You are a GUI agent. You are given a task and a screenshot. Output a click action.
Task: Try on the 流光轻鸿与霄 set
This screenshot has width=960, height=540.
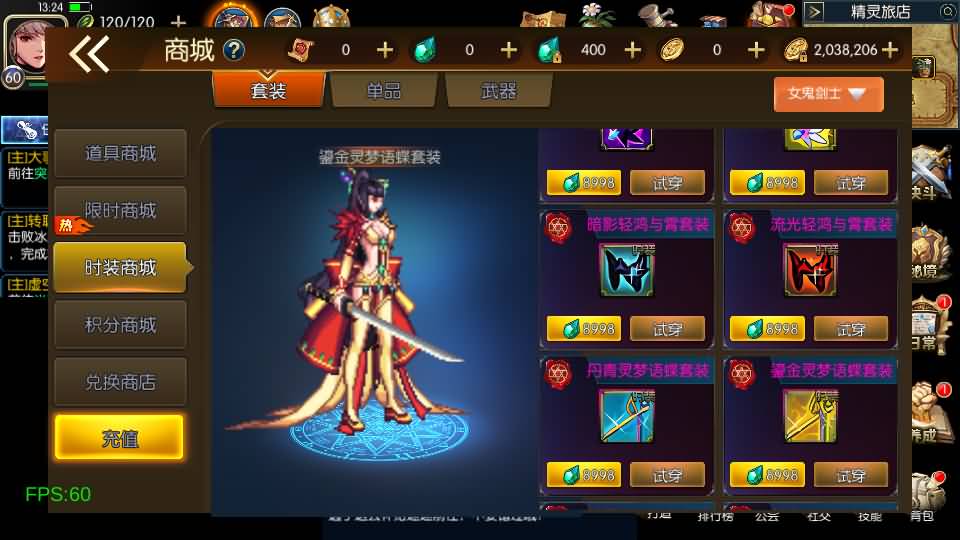(x=851, y=329)
